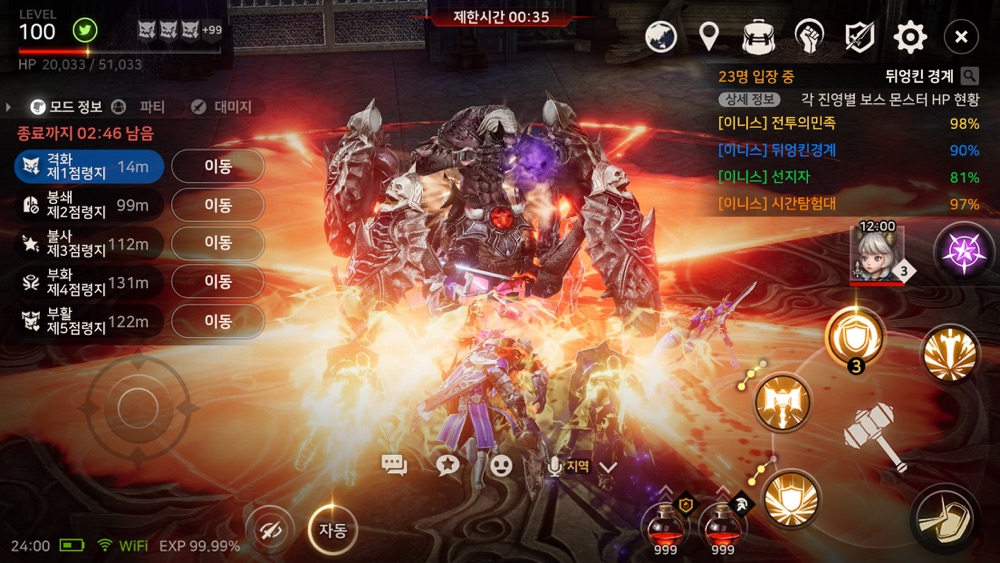This screenshot has width=1000, height=563.
Task: Activate the purple star skill
Action: tap(964, 250)
